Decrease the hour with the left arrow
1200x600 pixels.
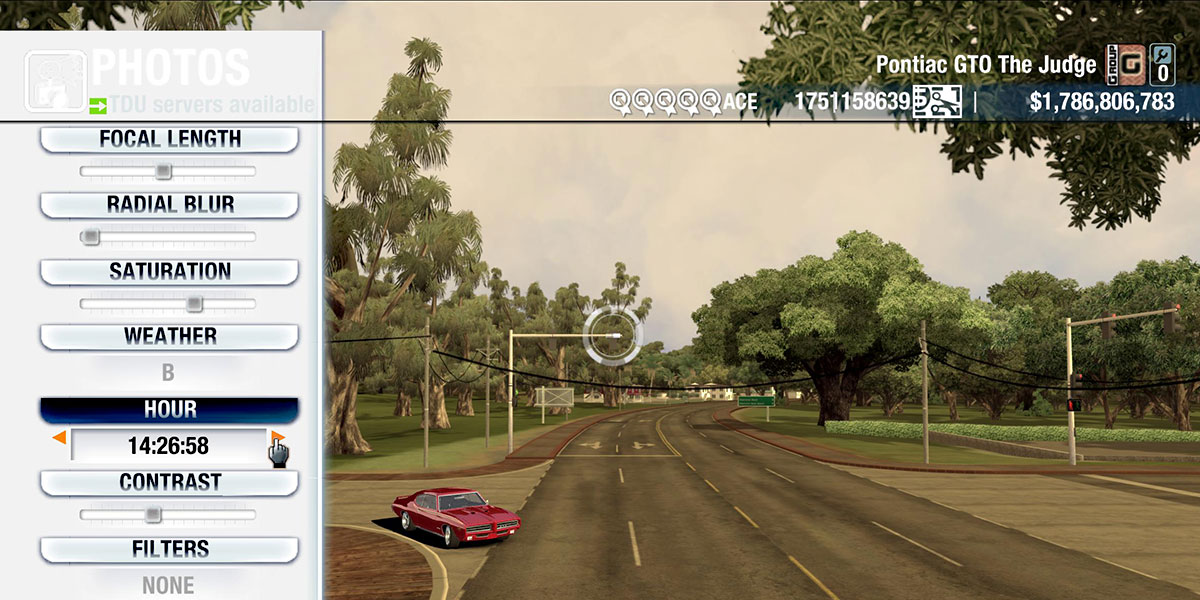[60, 438]
